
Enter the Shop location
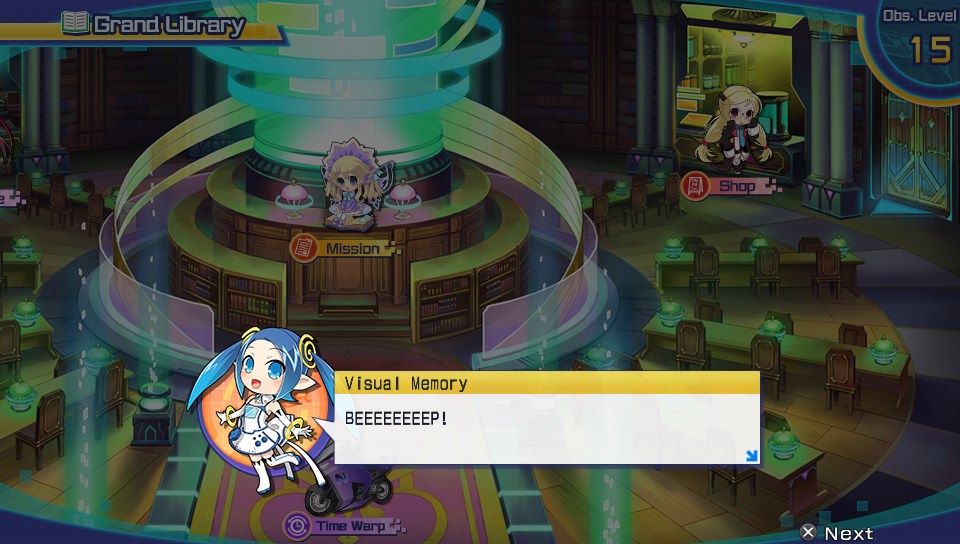(x=730, y=186)
